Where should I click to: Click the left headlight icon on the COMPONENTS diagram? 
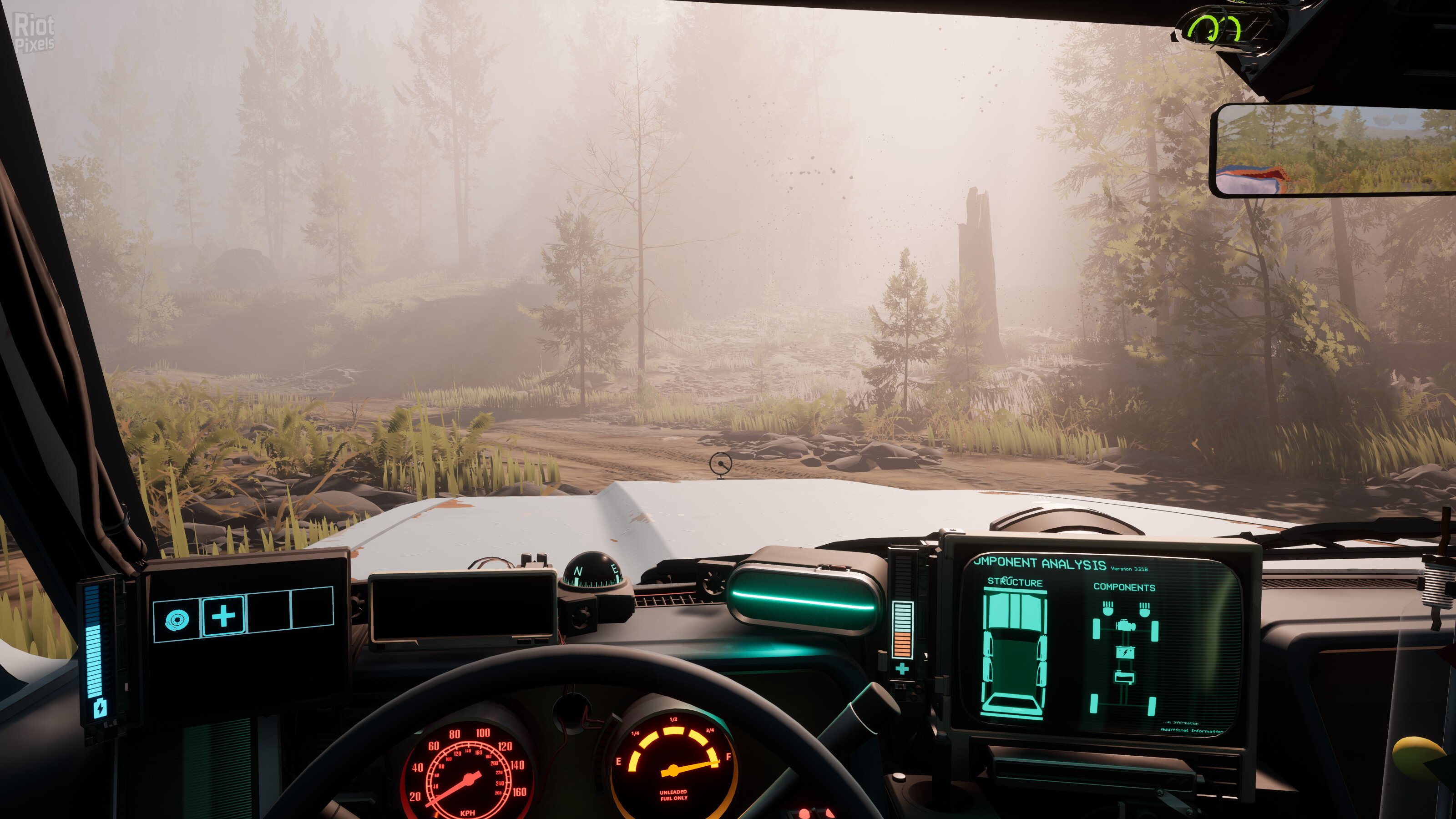(1108, 608)
